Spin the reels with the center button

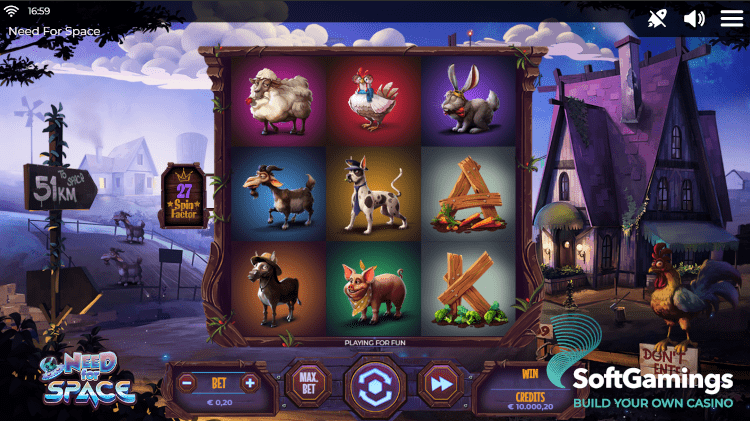[x=375, y=385]
